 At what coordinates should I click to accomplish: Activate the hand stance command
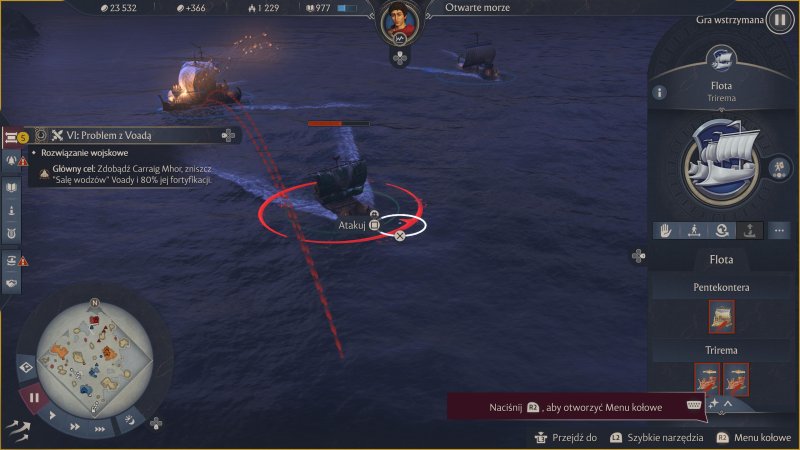pos(665,230)
